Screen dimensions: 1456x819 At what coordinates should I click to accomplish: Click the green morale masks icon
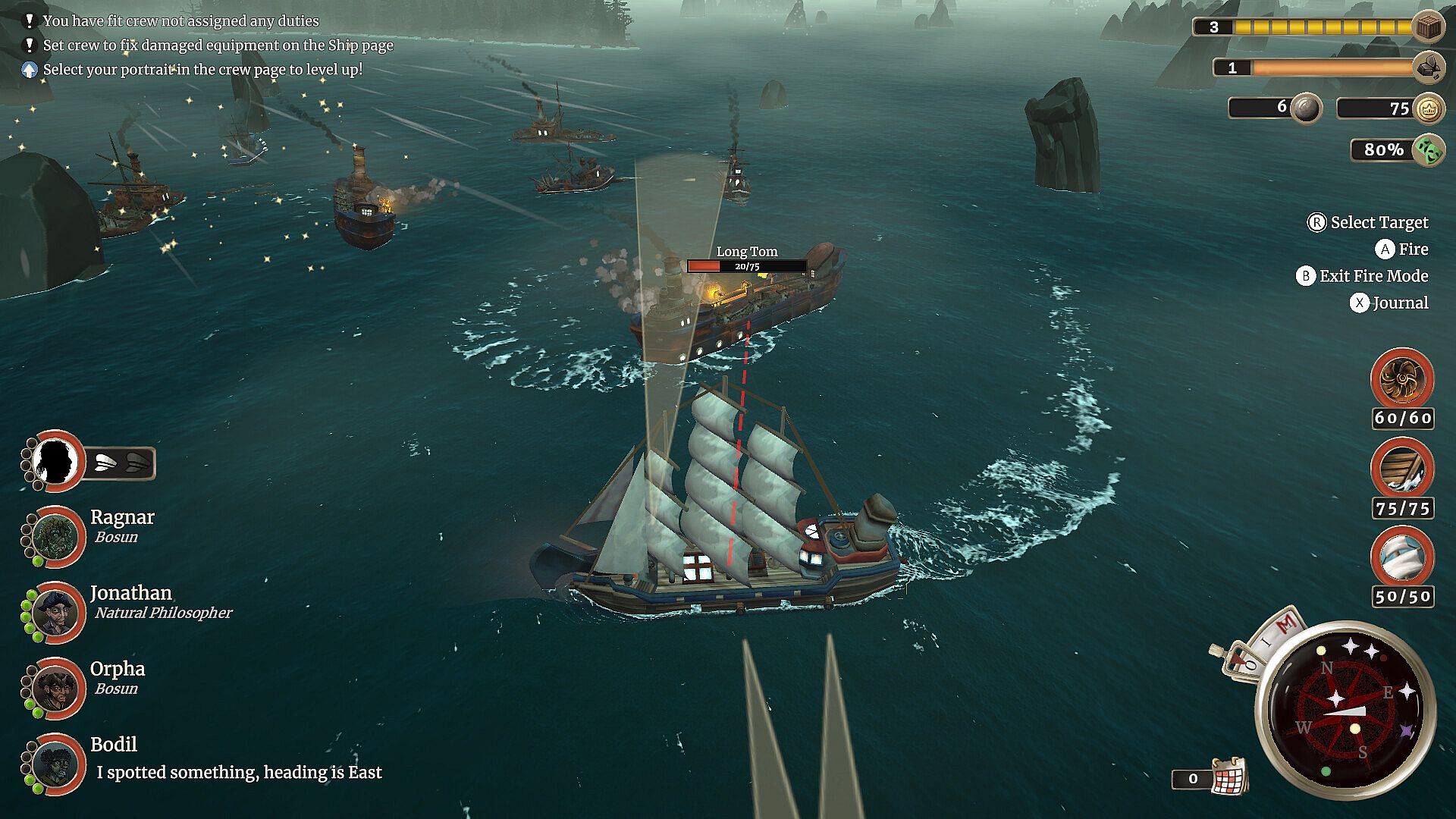pyautogui.click(x=1429, y=149)
